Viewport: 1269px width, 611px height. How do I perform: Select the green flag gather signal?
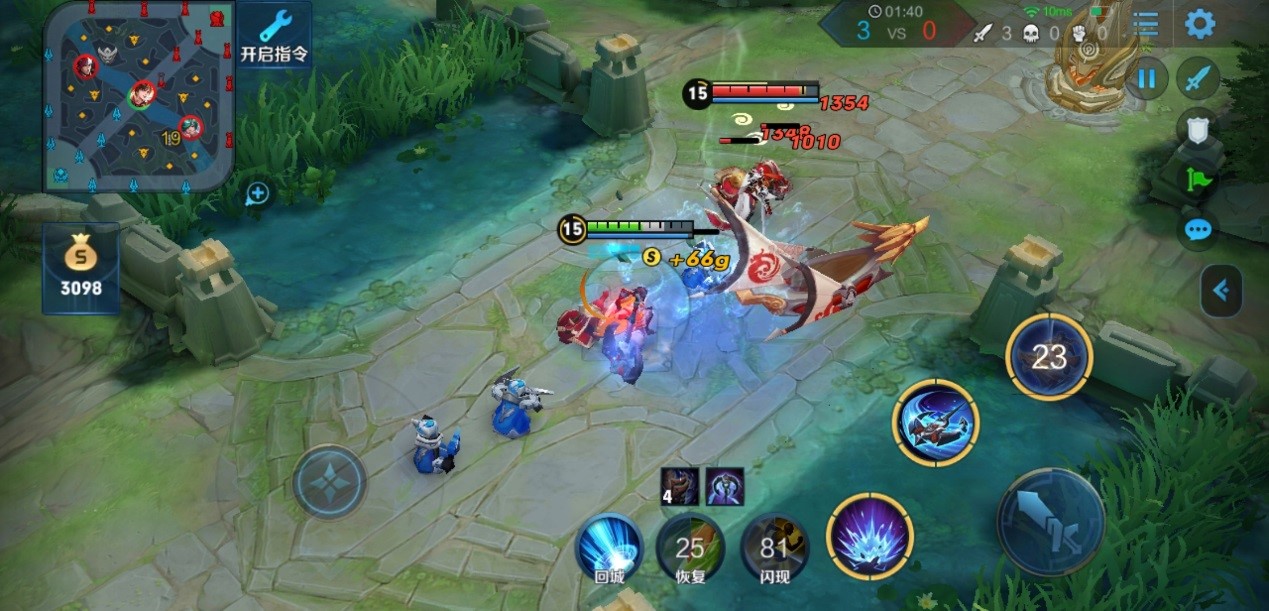1198,180
